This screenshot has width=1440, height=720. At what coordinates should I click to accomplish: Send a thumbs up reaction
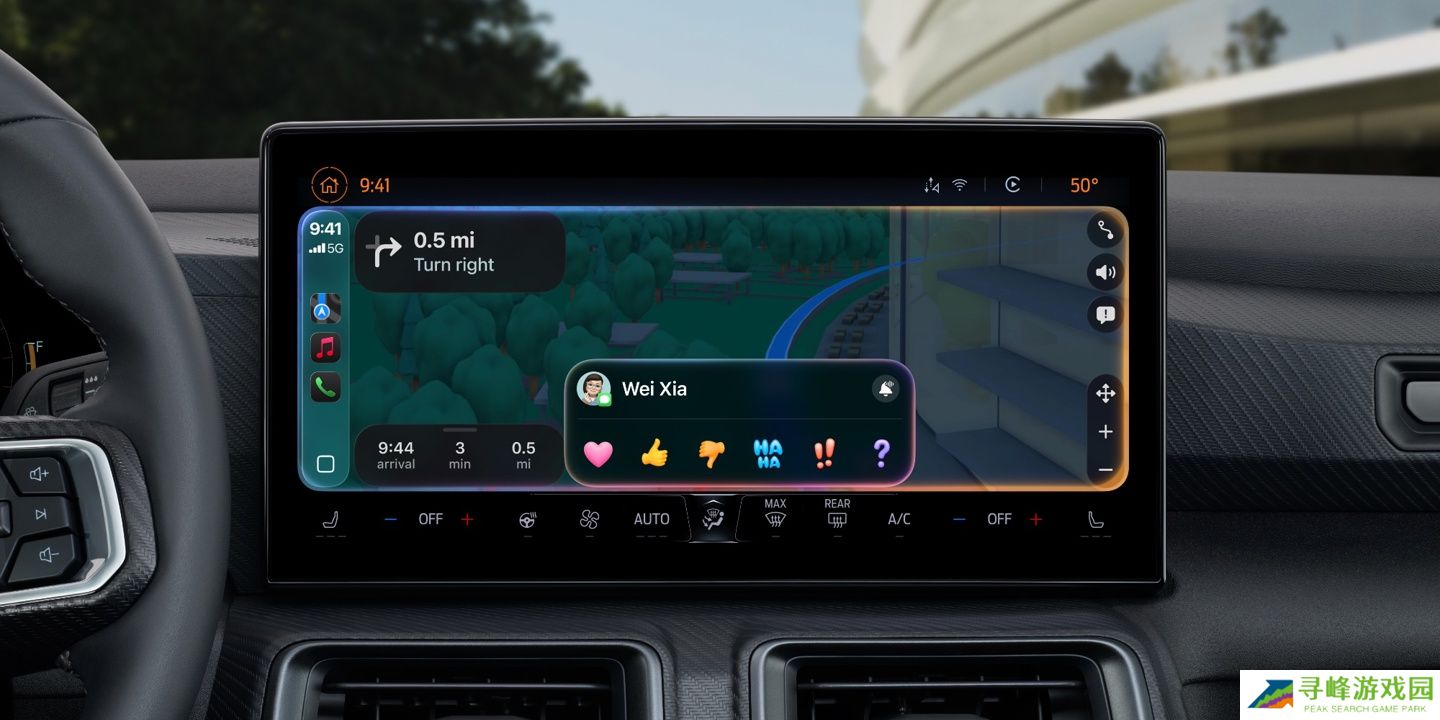pyautogui.click(x=654, y=454)
